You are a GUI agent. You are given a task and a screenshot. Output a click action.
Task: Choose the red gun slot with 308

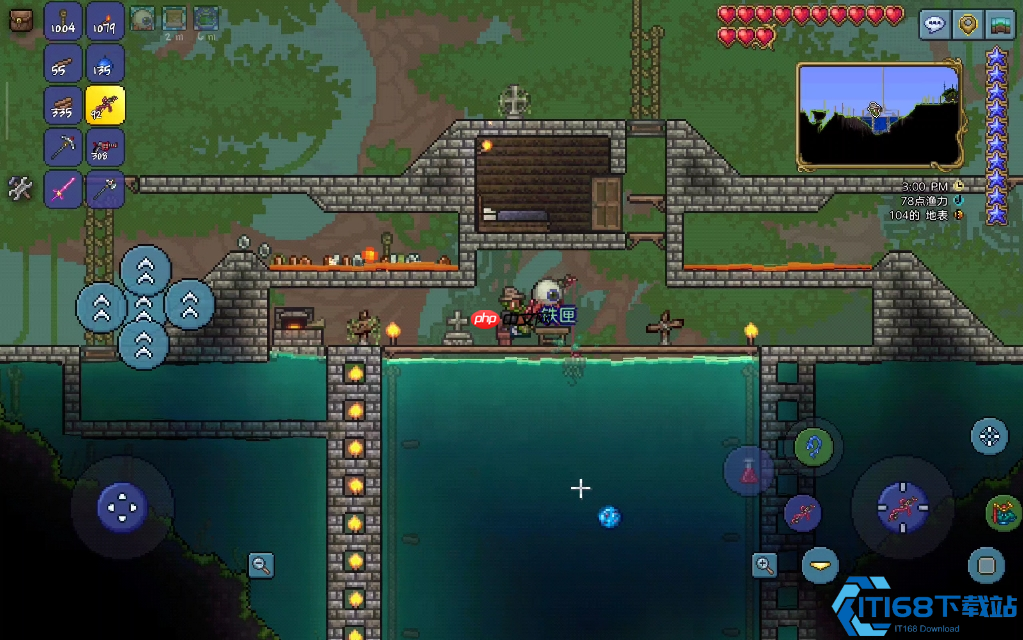[x=105, y=146]
